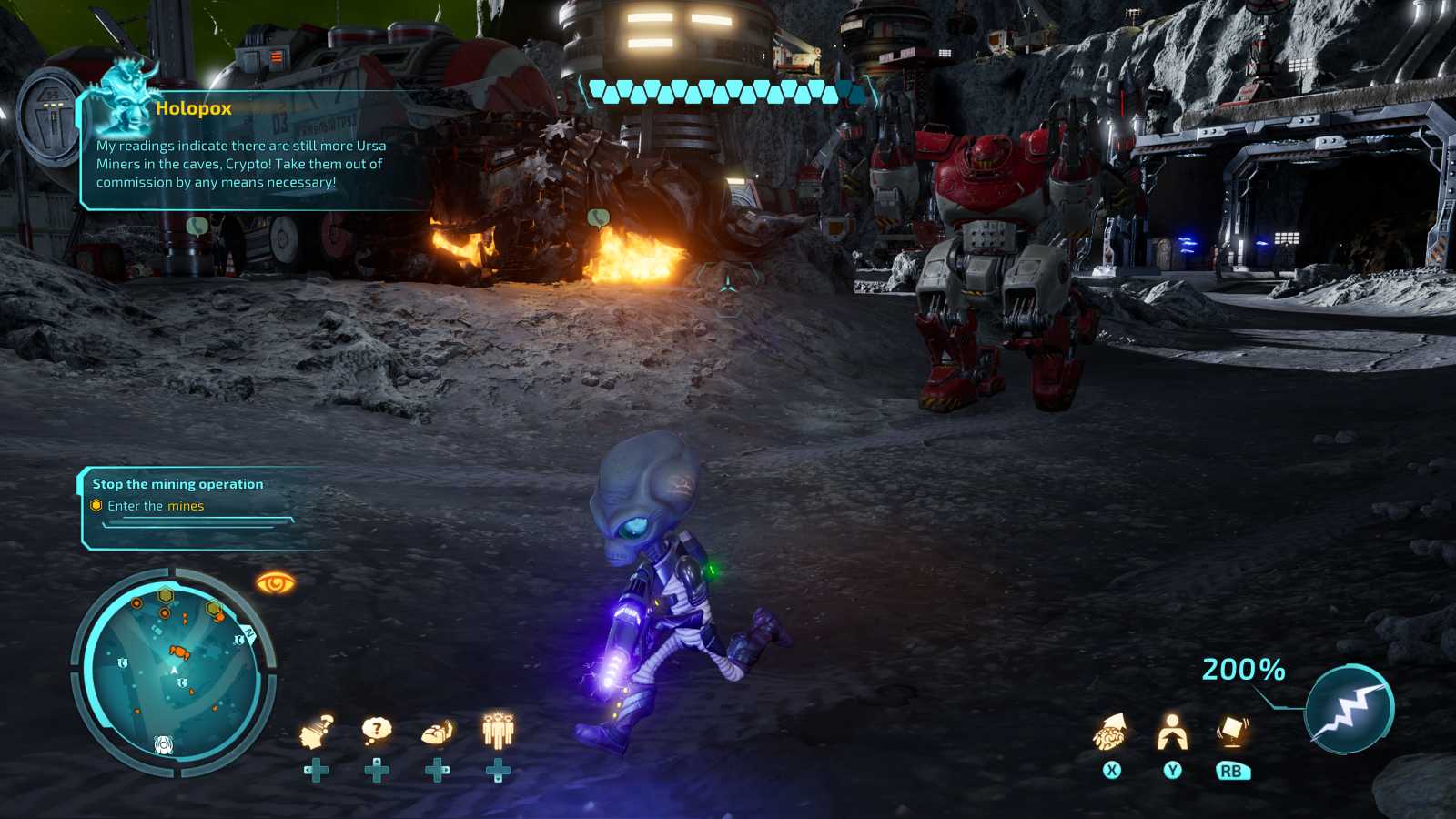Select the Free Love crowd icon

pos(497,726)
